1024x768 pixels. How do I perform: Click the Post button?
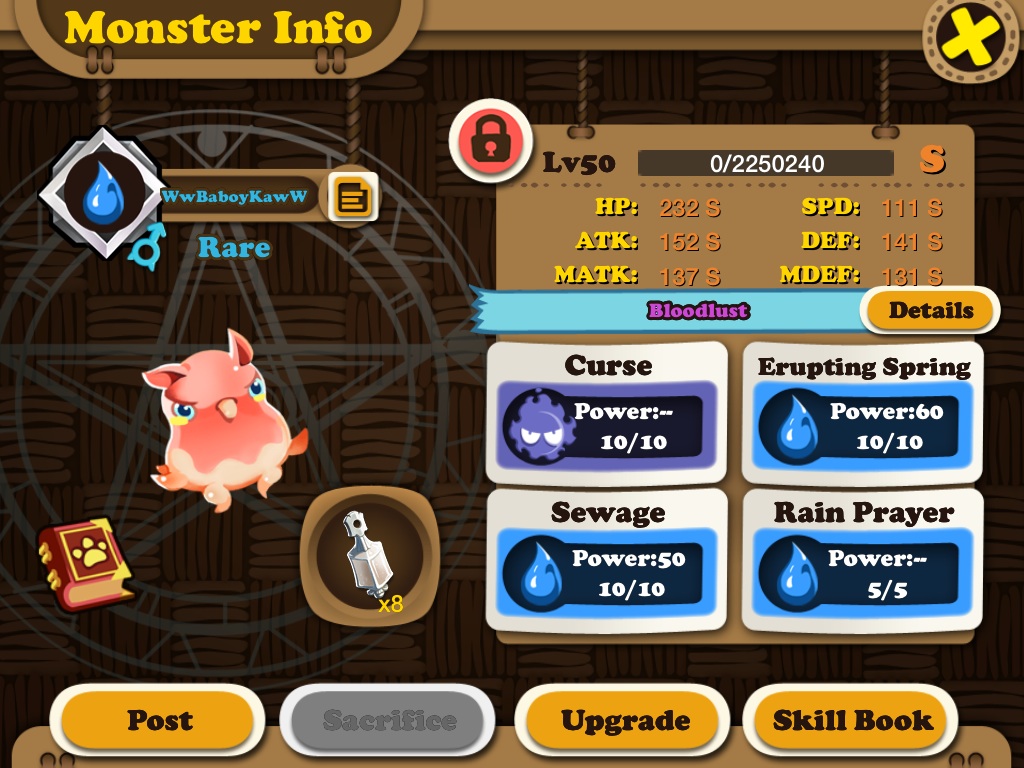point(159,720)
